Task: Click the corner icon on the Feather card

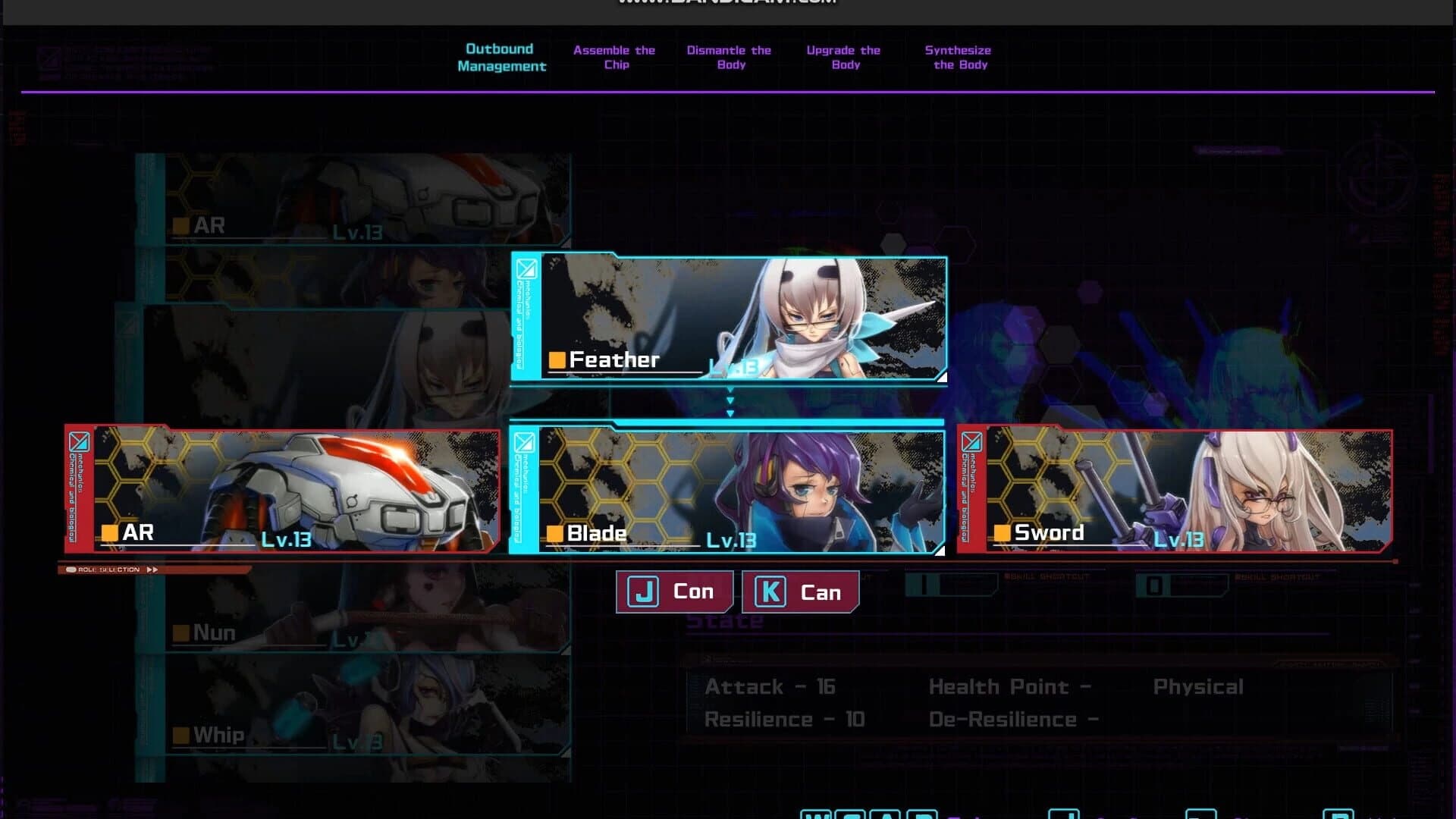Action: click(526, 269)
